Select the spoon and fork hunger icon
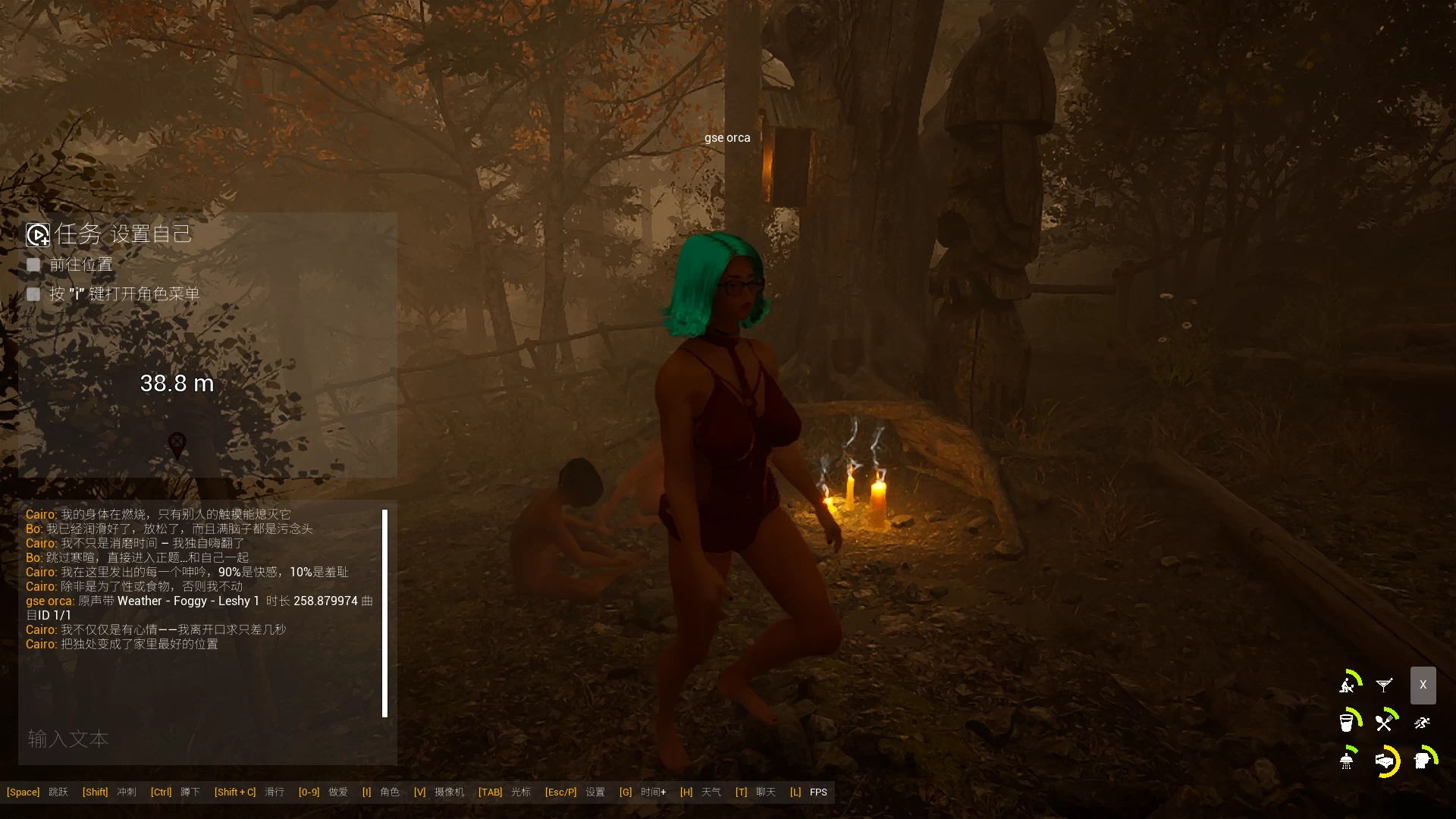The height and width of the screenshot is (819, 1456). (1385, 722)
